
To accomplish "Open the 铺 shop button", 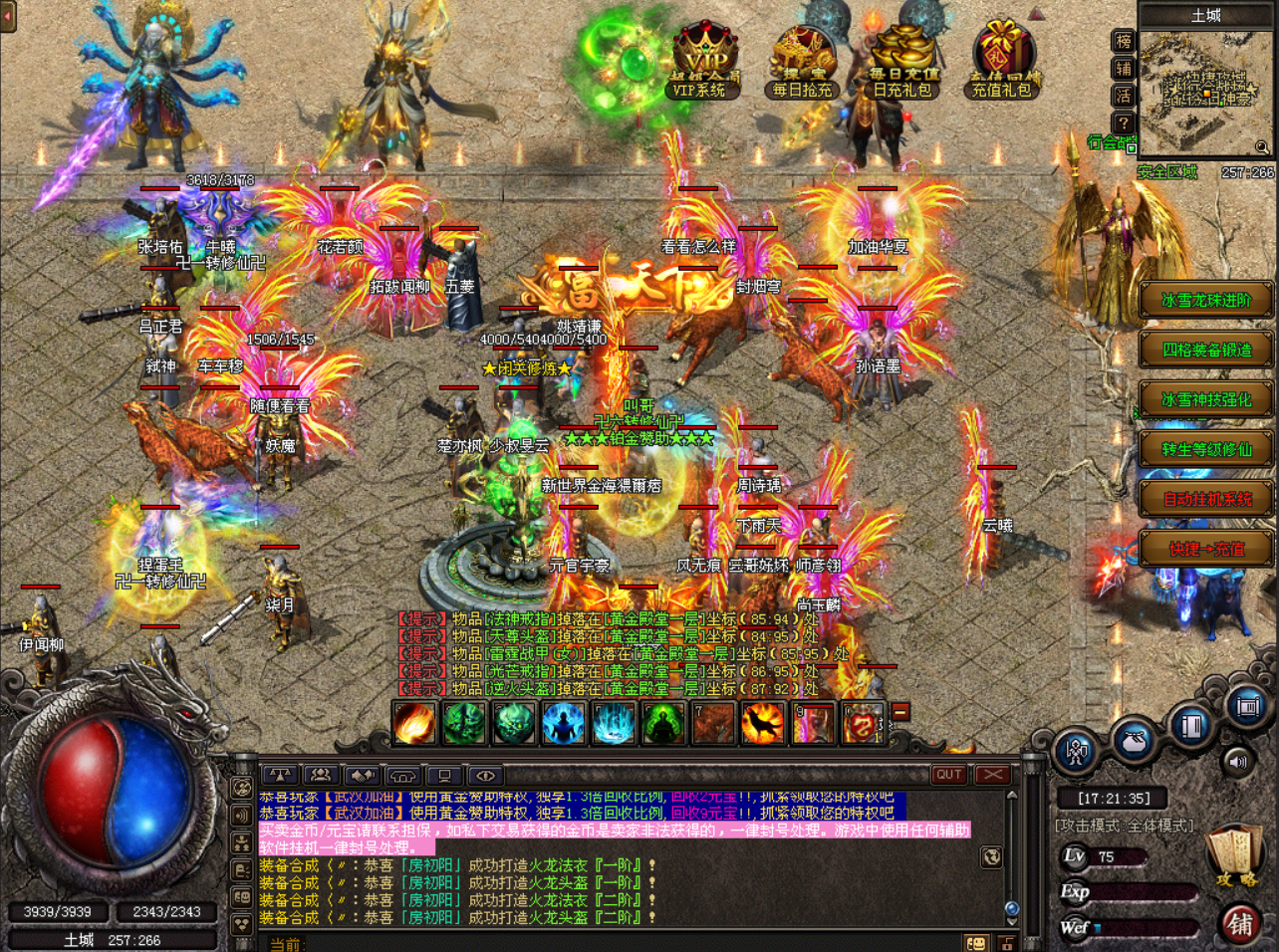I will [x=1240, y=924].
